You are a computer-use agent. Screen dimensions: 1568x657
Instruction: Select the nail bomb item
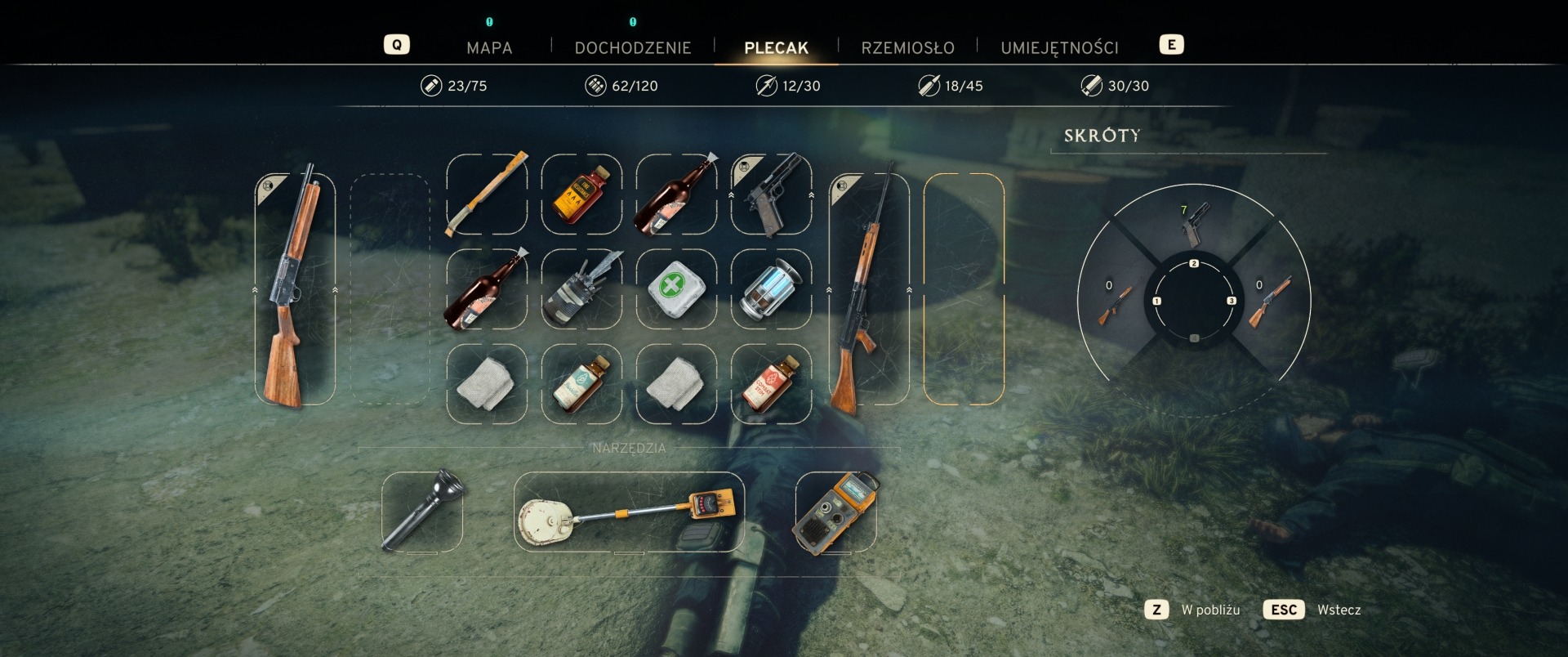581,288
